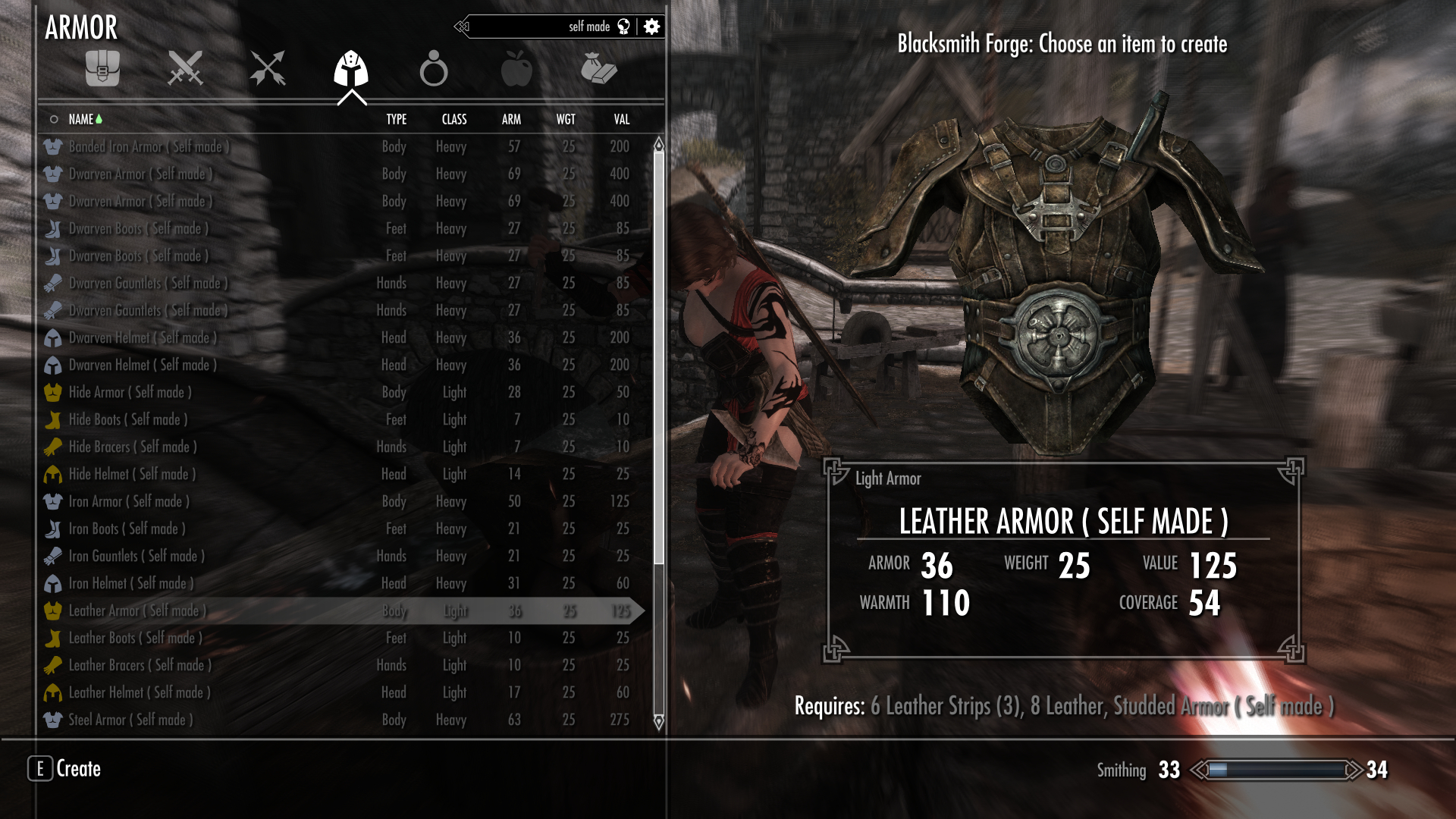The width and height of the screenshot is (1456, 819).
Task: Choose Hide Armor ( Self made ) row
Action: 130,392
